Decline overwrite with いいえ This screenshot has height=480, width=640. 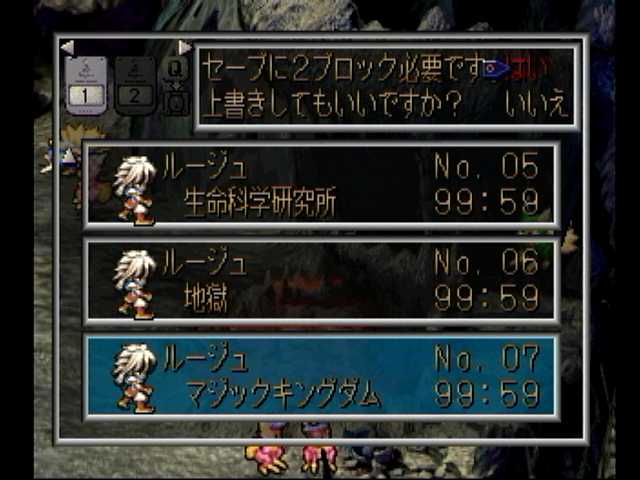[x=536, y=104]
